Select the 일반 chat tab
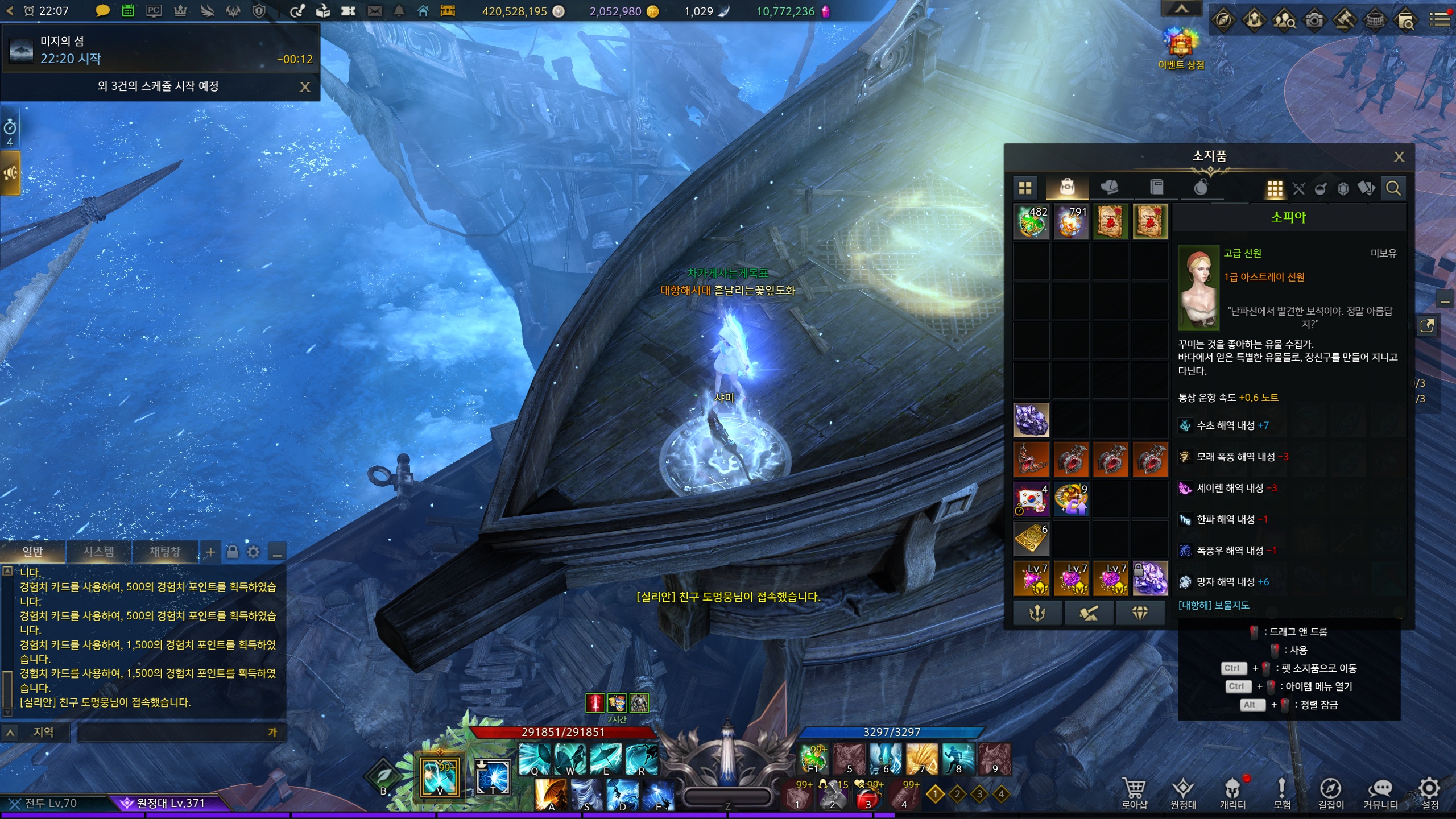 pos(32,552)
